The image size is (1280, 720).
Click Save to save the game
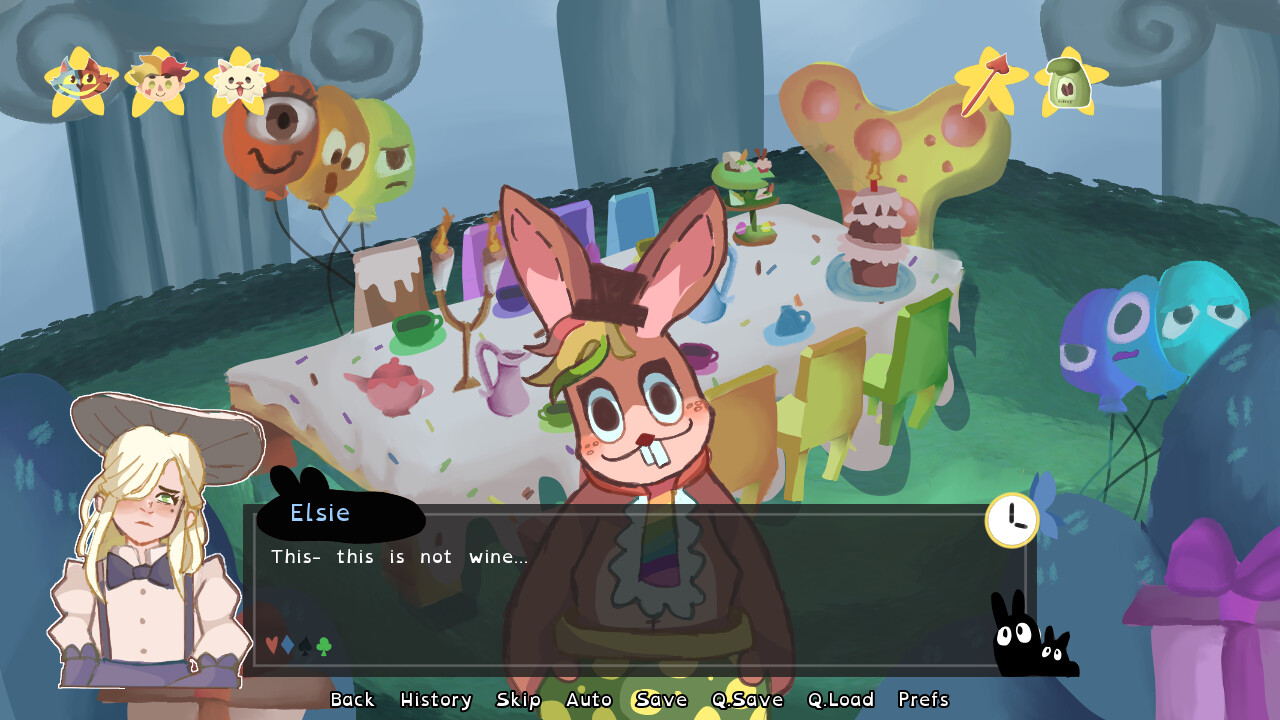[x=662, y=700]
